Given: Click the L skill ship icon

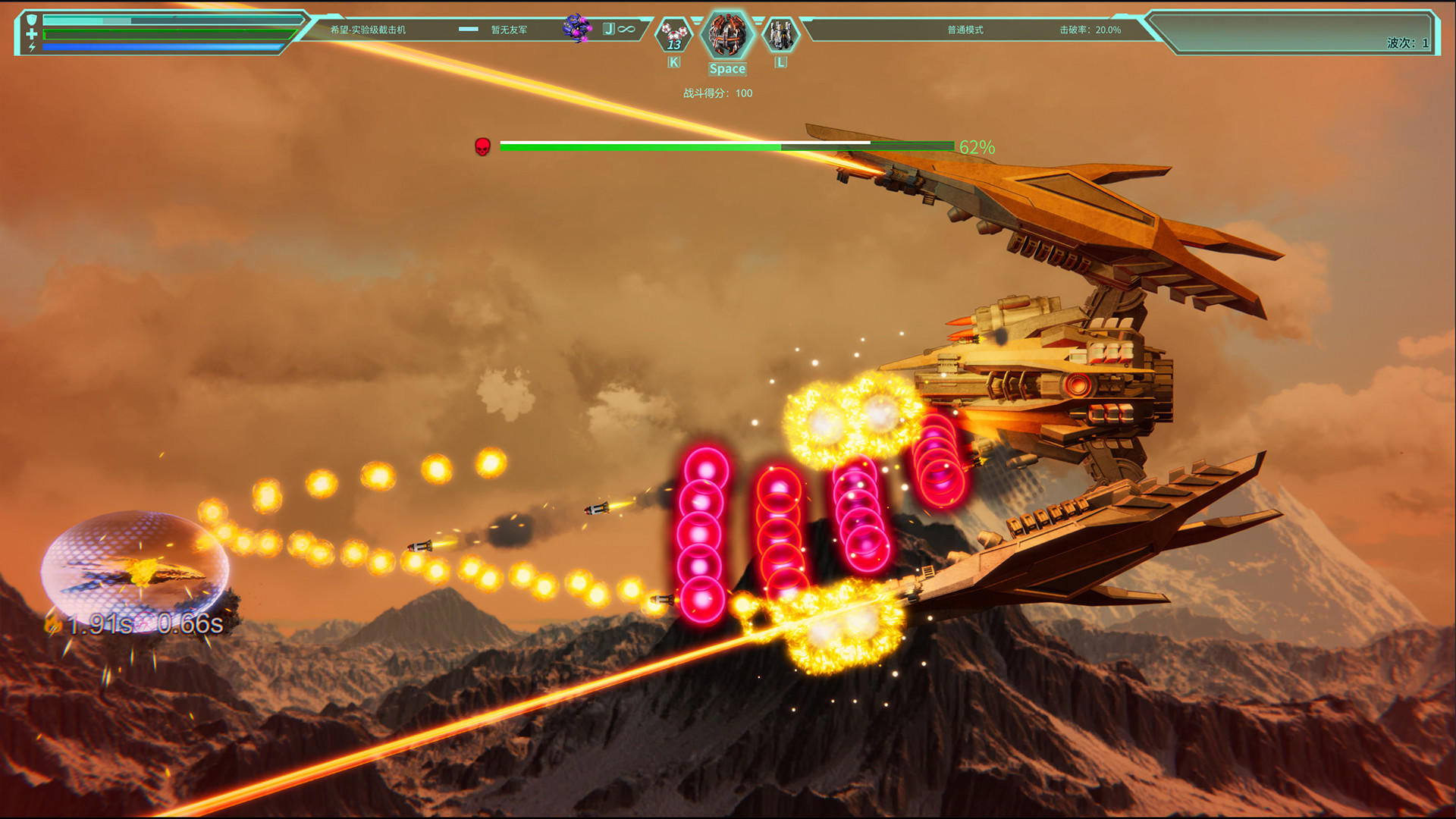Looking at the screenshot, I should tap(780, 35).
